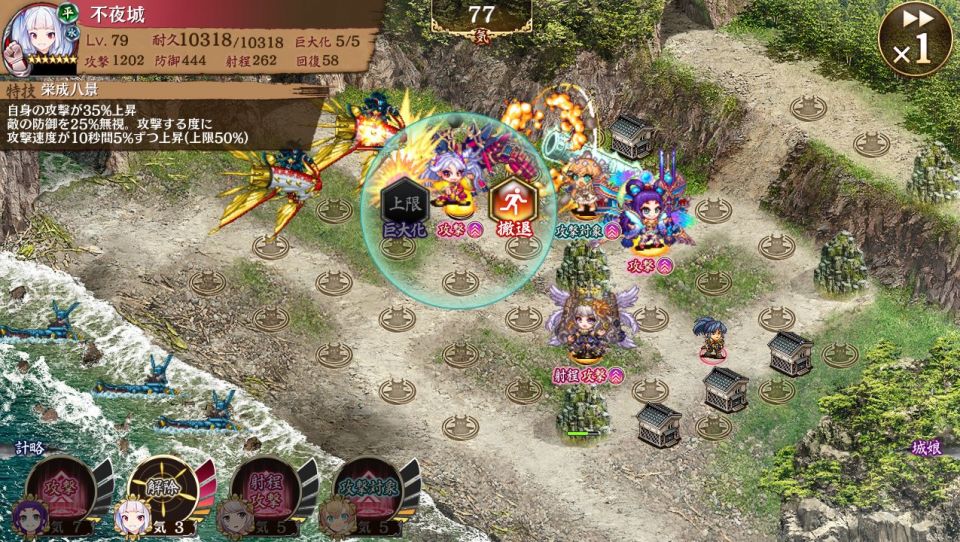This screenshot has width=960, height=542.
Task: Select the 不夜城 character portrait
Action: 28,38
